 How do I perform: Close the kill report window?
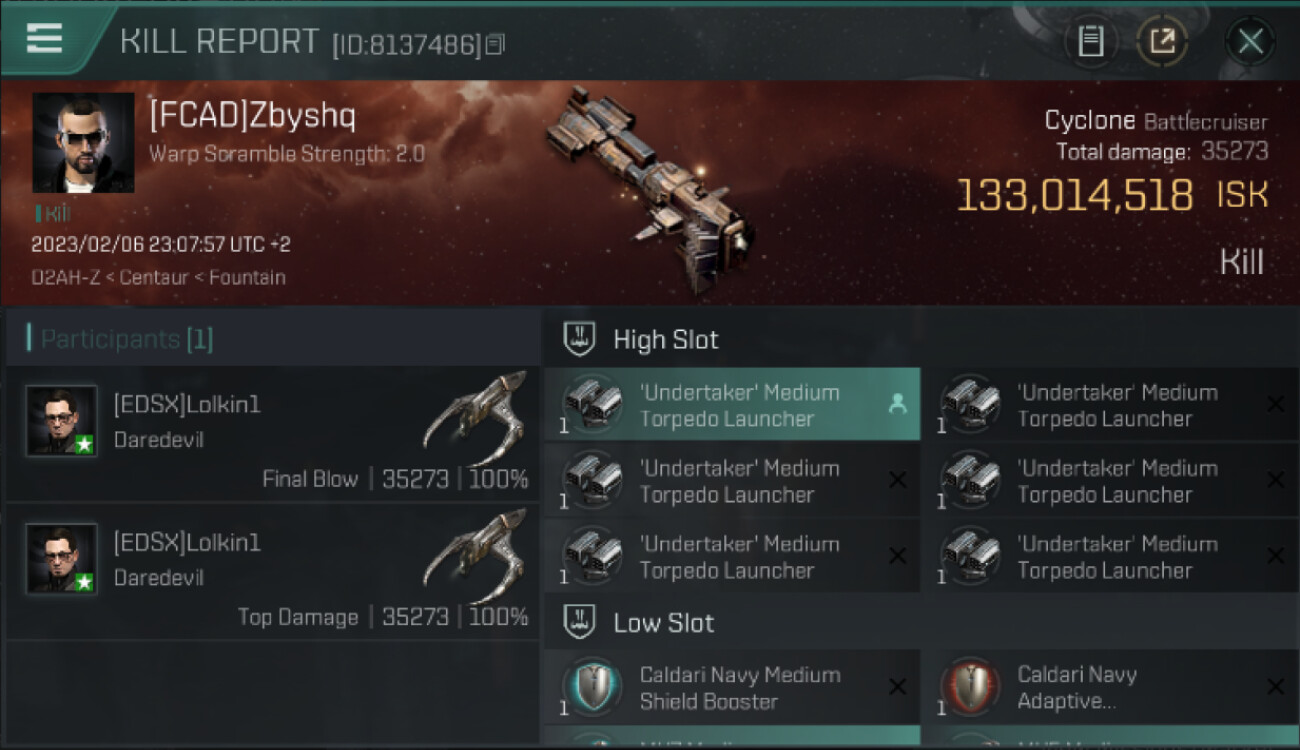click(x=1250, y=41)
